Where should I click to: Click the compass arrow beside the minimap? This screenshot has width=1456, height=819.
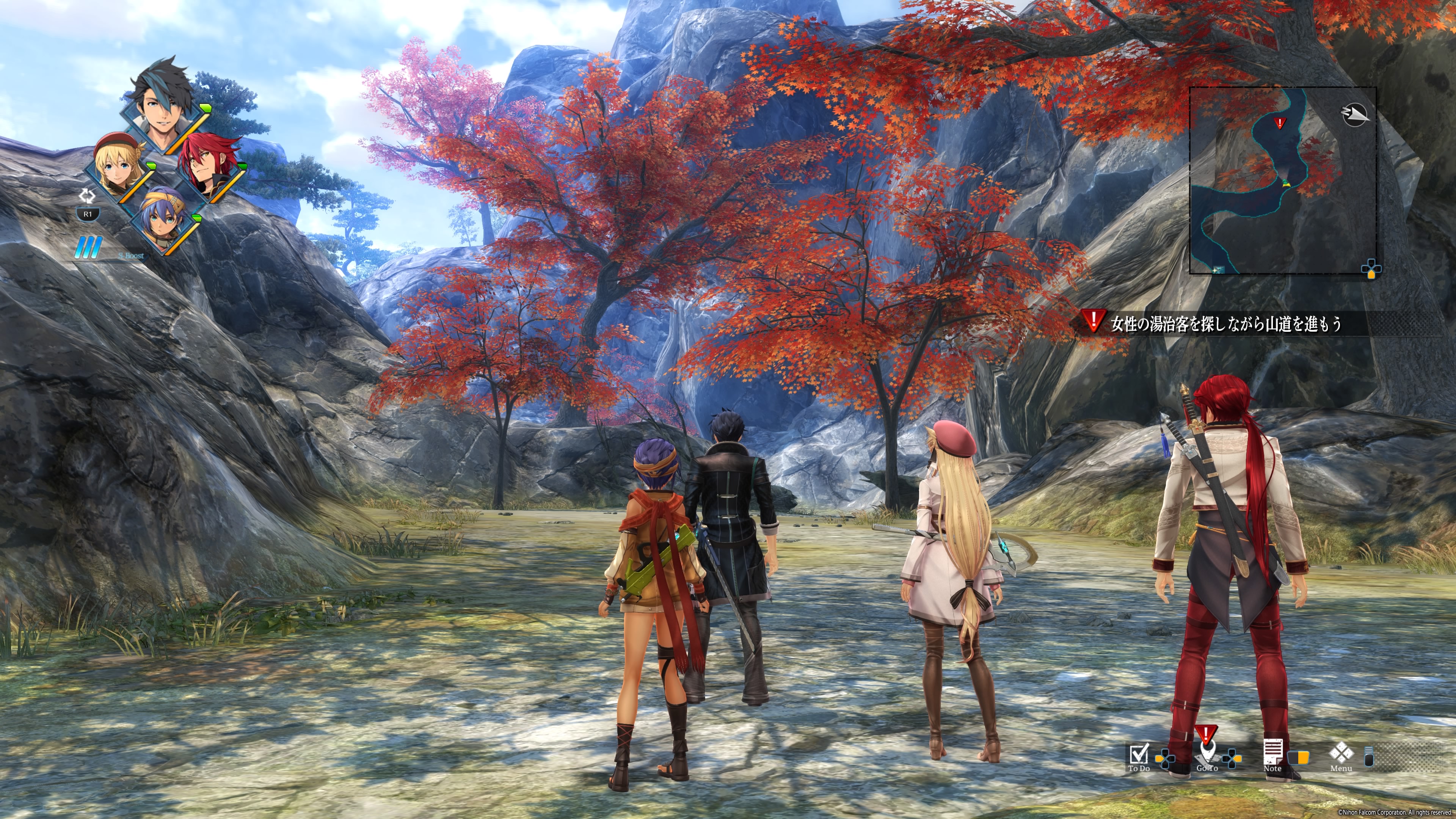pyautogui.click(x=1355, y=115)
